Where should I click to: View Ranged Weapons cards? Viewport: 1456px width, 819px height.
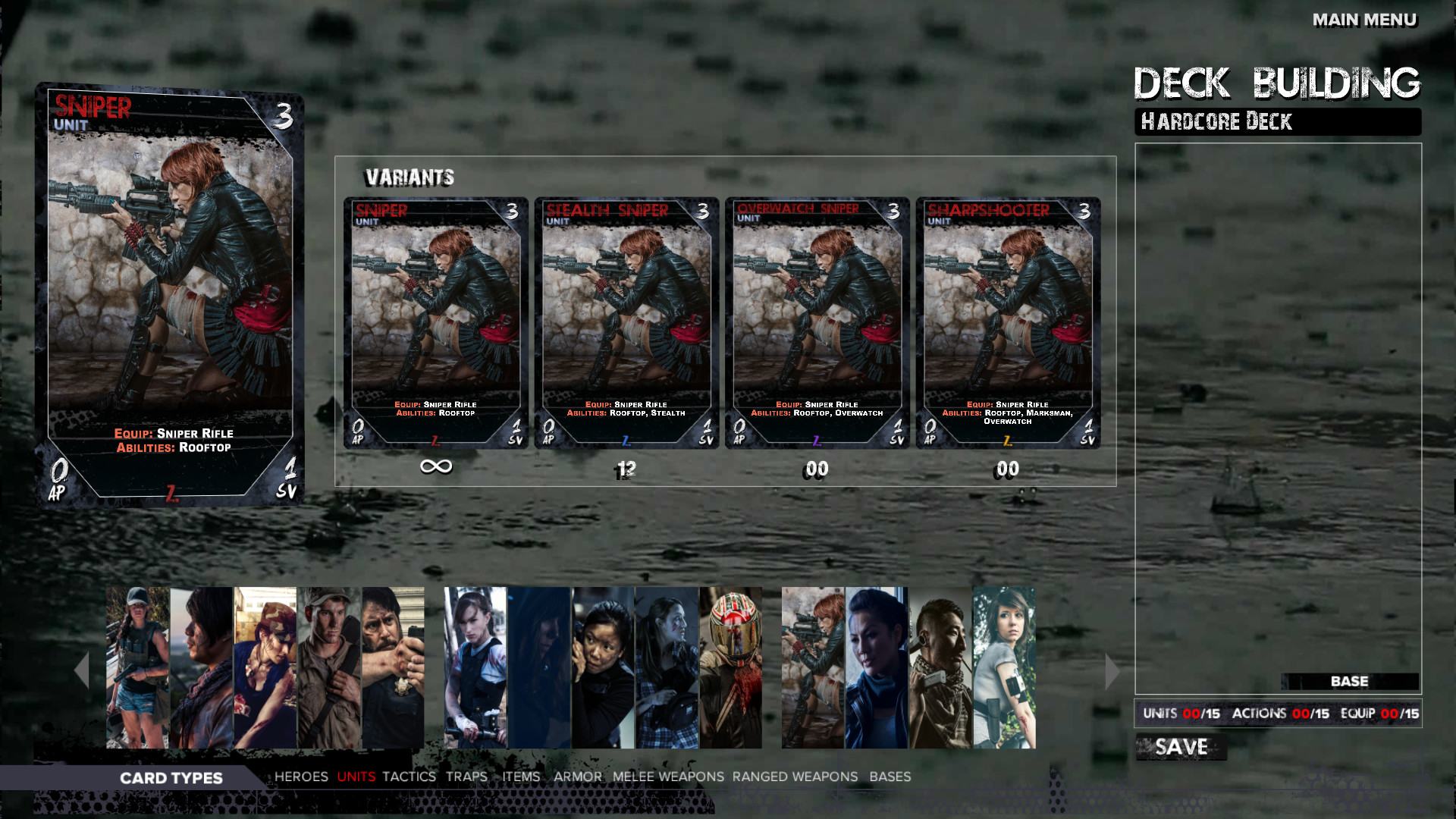point(795,777)
